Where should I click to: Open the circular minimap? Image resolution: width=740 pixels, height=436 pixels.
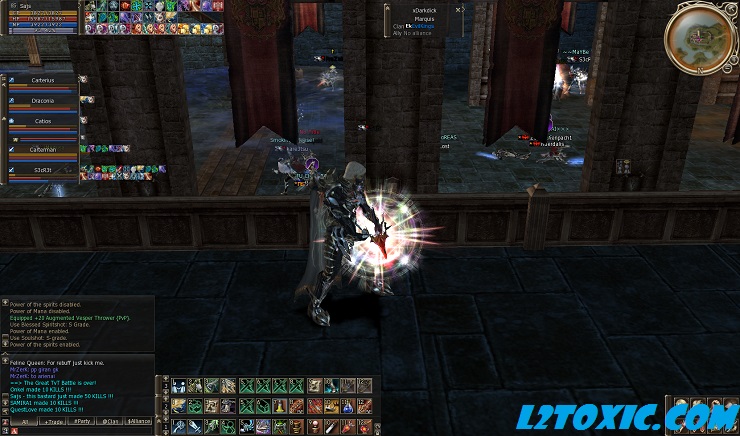(x=699, y=36)
